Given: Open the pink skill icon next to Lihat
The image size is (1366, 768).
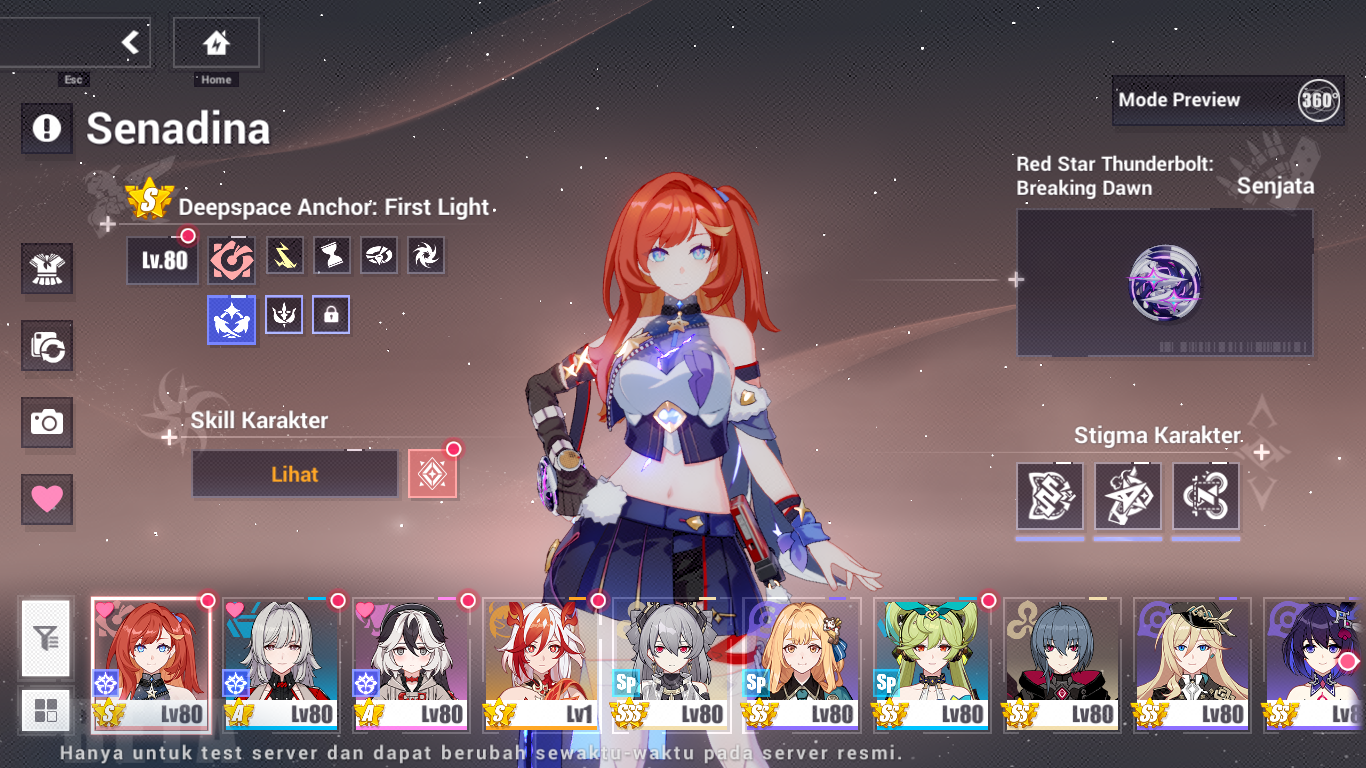Looking at the screenshot, I should tap(434, 473).
